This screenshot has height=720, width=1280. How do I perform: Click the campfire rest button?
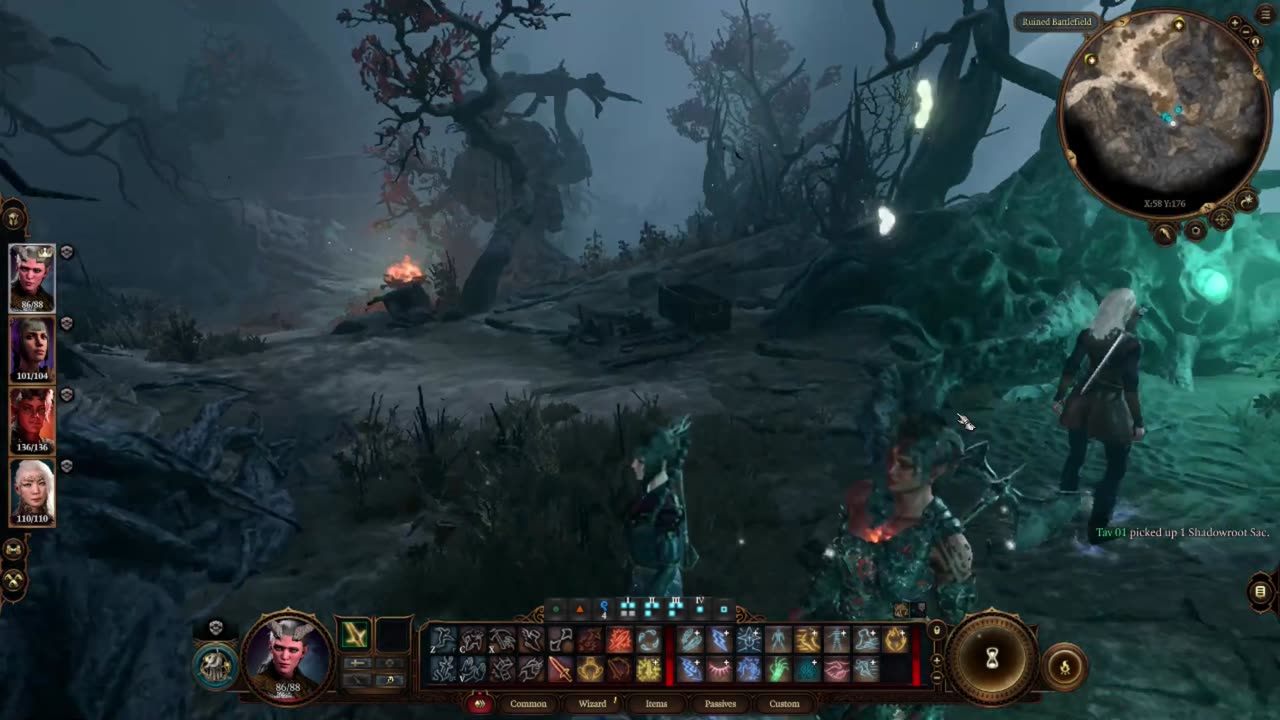pos(1064,667)
